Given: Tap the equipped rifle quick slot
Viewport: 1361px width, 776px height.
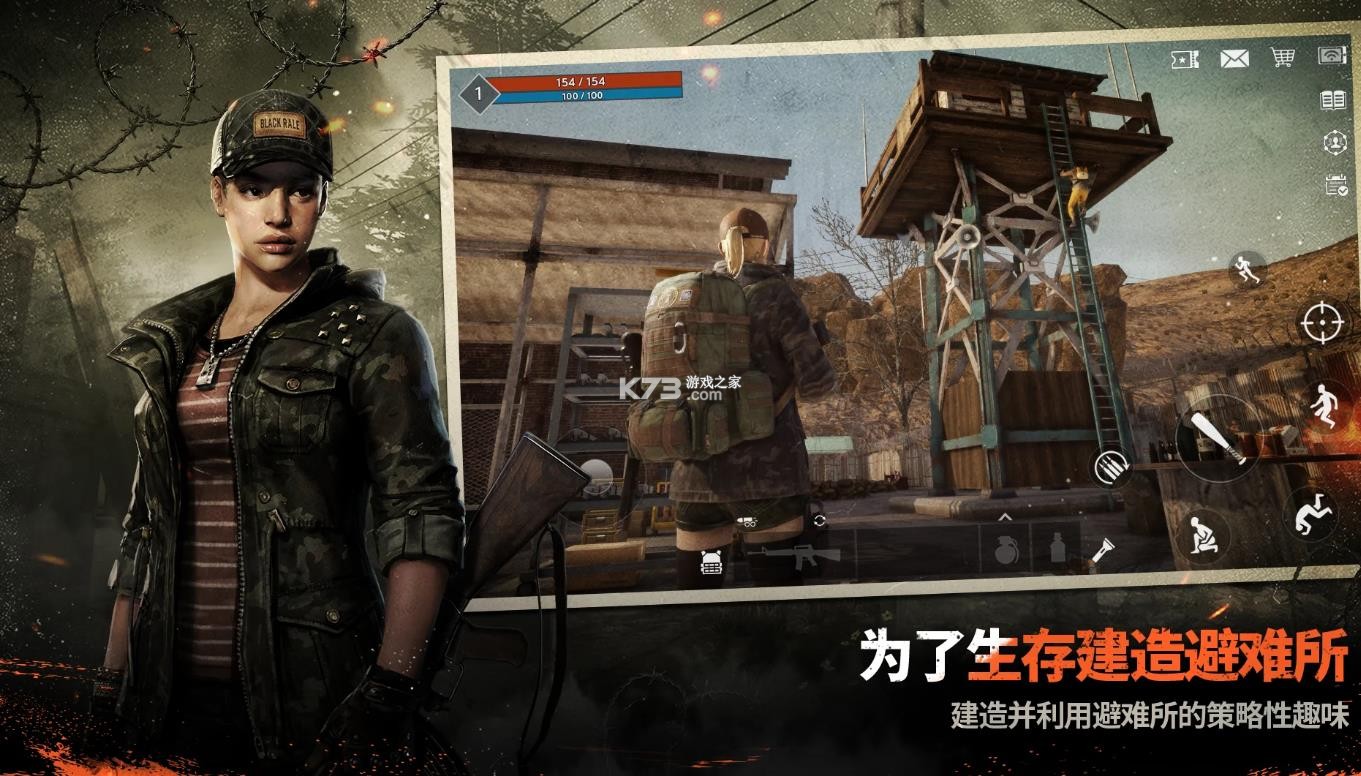Looking at the screenshot, I should pos(799,558).
